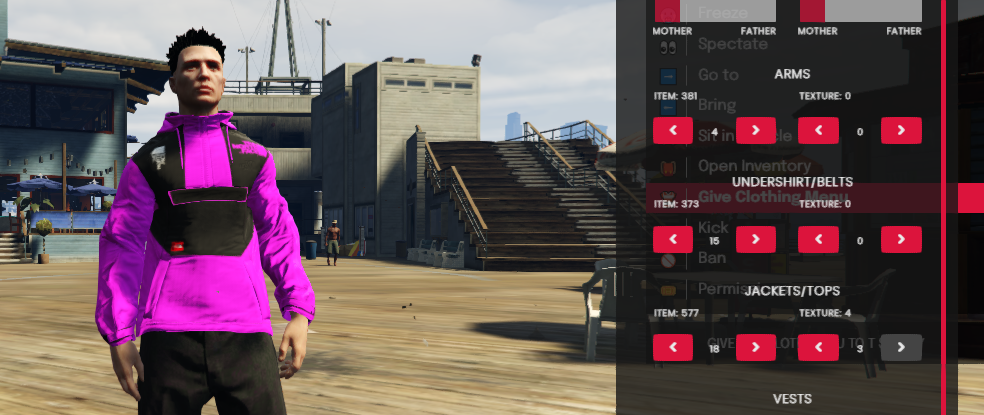This screenshot has height=415, width=984.
Task: Select previous Undershirt/Belts texture
Action: 819,239
